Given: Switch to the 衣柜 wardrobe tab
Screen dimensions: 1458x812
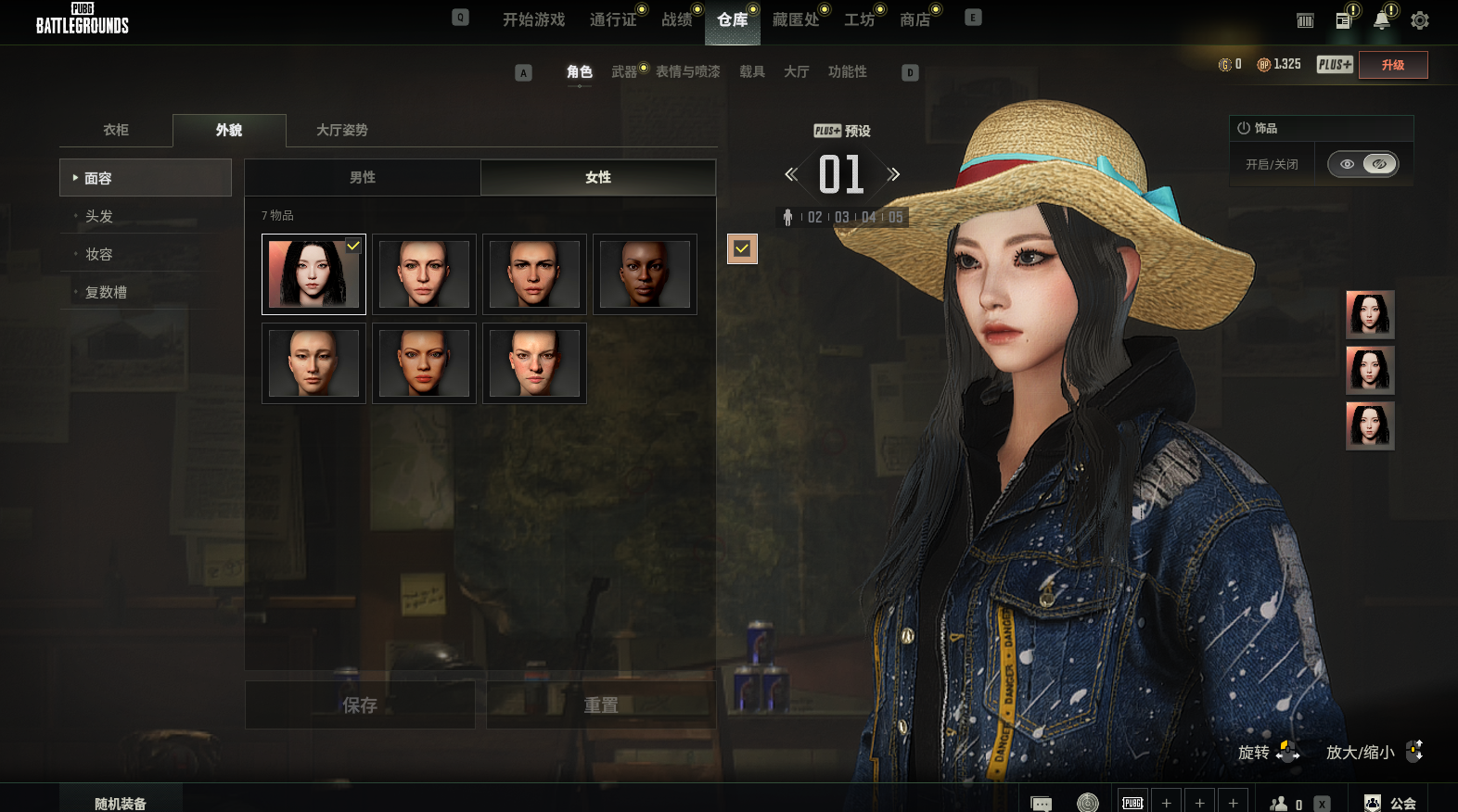Looking at the screenshot, I should (116, 130).
